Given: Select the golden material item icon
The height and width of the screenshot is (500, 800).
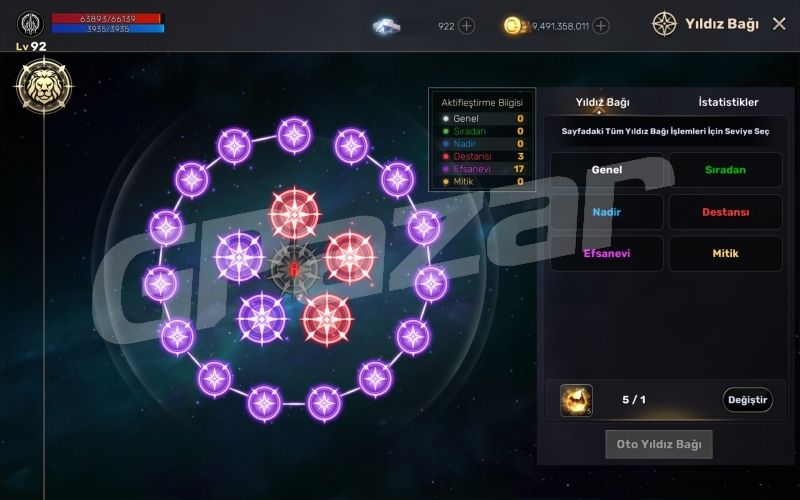Looking at the screenshot, I should (576, 400).
